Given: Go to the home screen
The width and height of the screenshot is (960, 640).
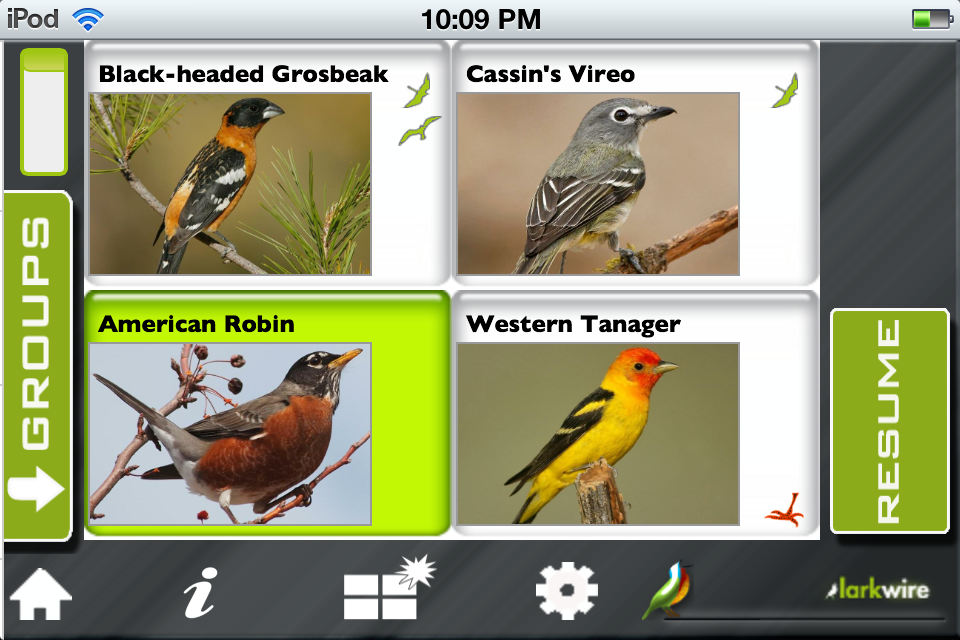Looking at the screenshot, I should [41, 593].
